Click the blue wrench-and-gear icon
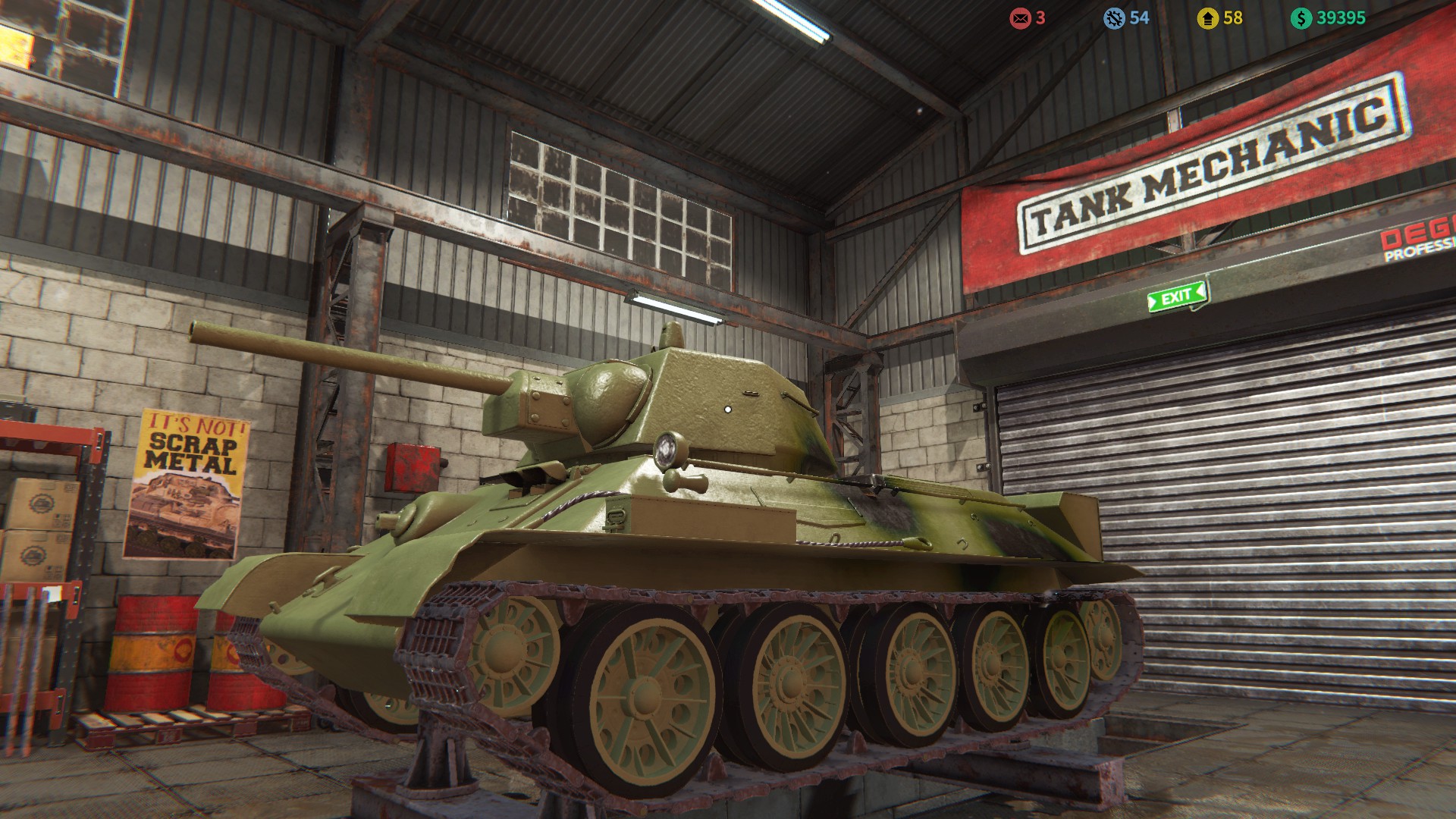Viewport: 1456px width, 819px height. 1113,18
